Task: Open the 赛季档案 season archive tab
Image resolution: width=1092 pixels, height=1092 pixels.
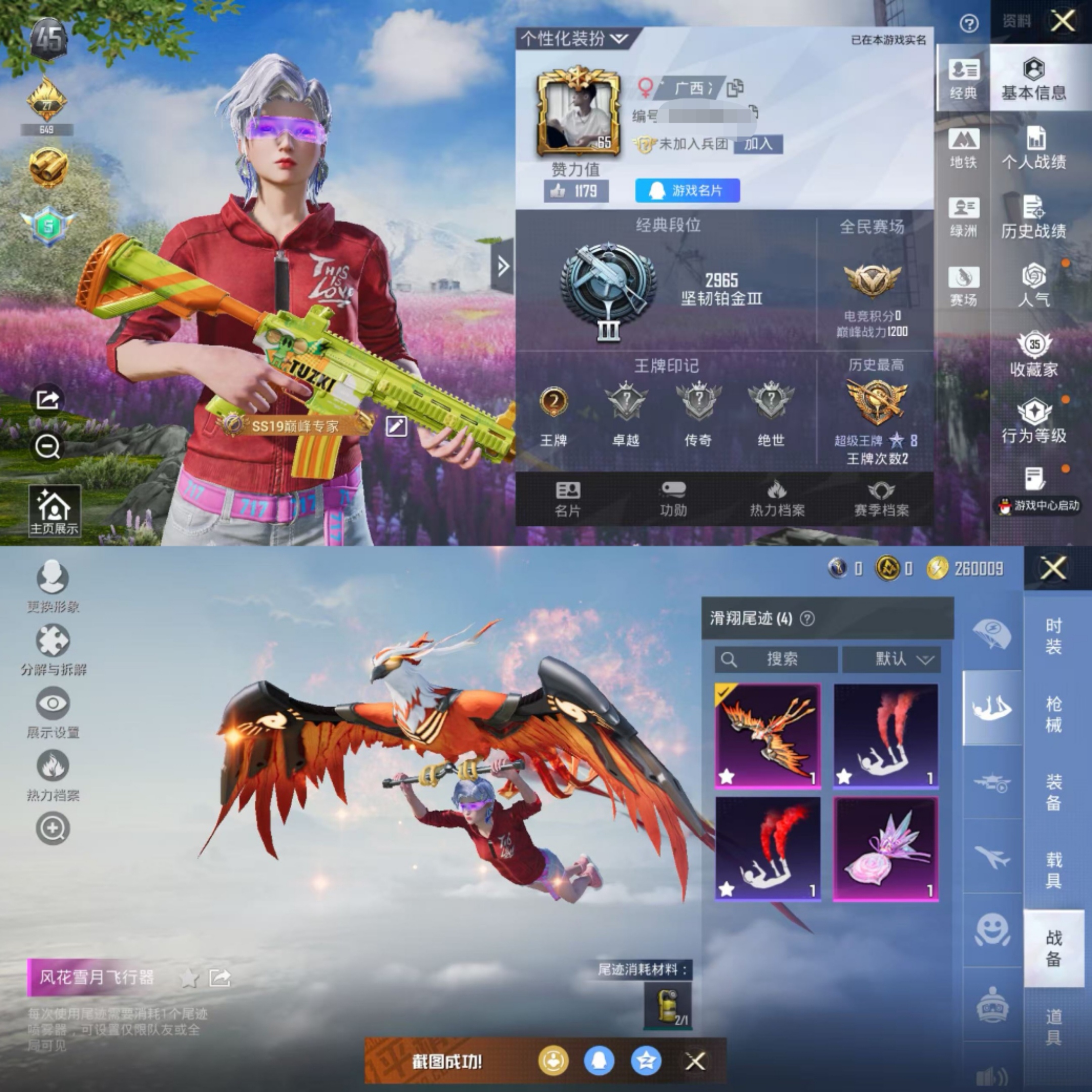Action: click(881, 498)
